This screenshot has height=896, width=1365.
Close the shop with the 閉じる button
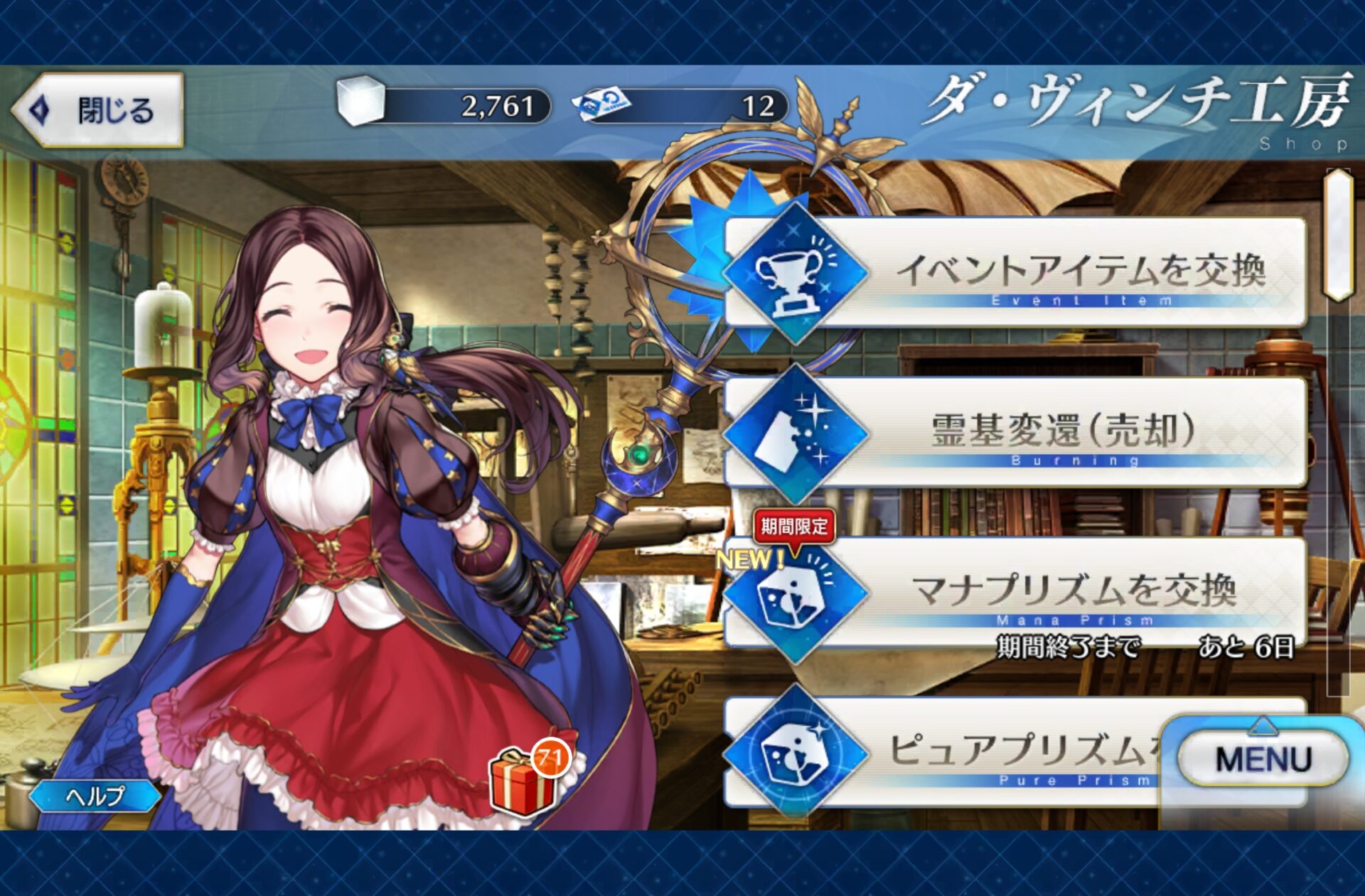pyautogui.click(x=100, y=110)
